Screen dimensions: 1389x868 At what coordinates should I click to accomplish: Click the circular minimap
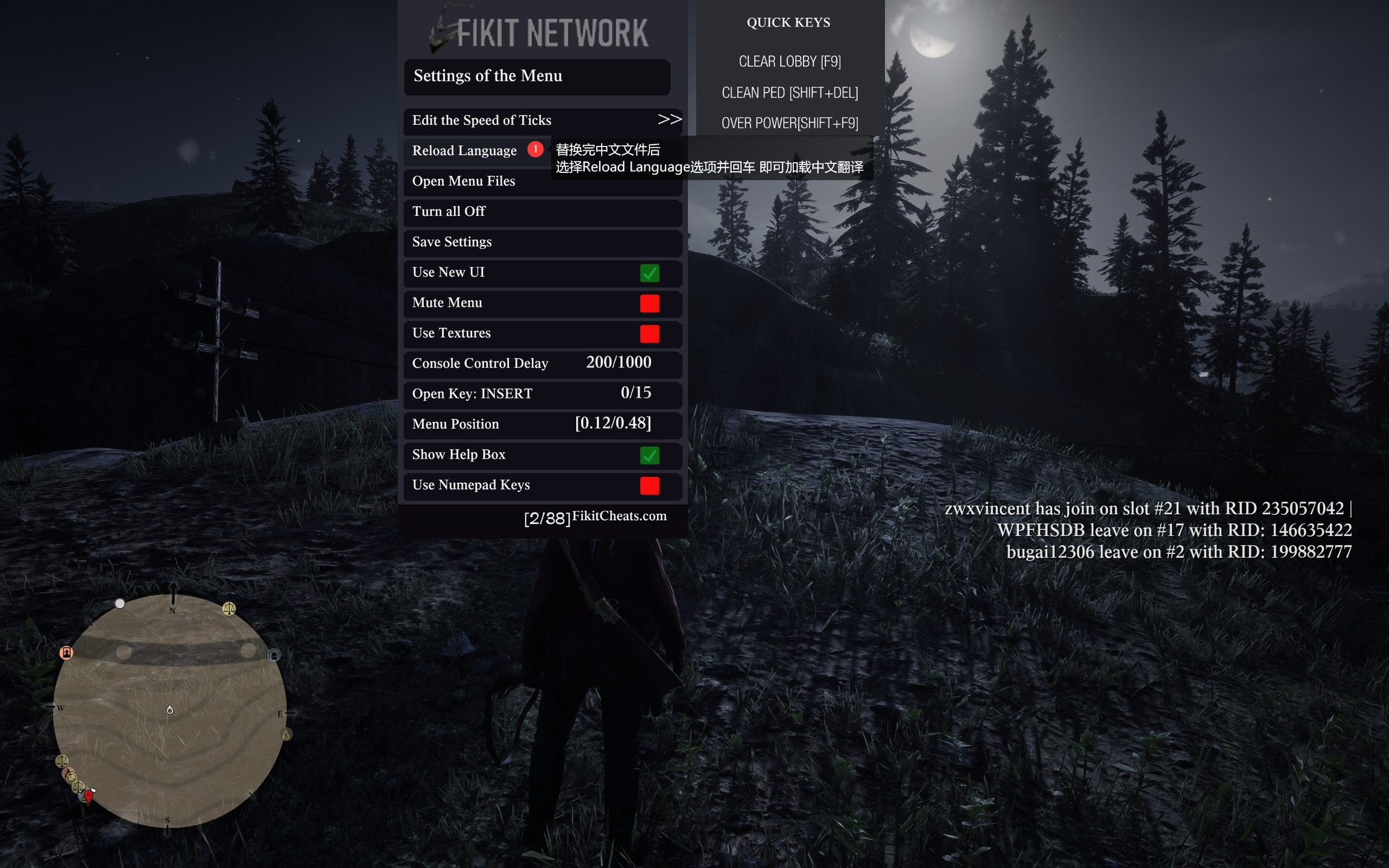click(169, 711)
